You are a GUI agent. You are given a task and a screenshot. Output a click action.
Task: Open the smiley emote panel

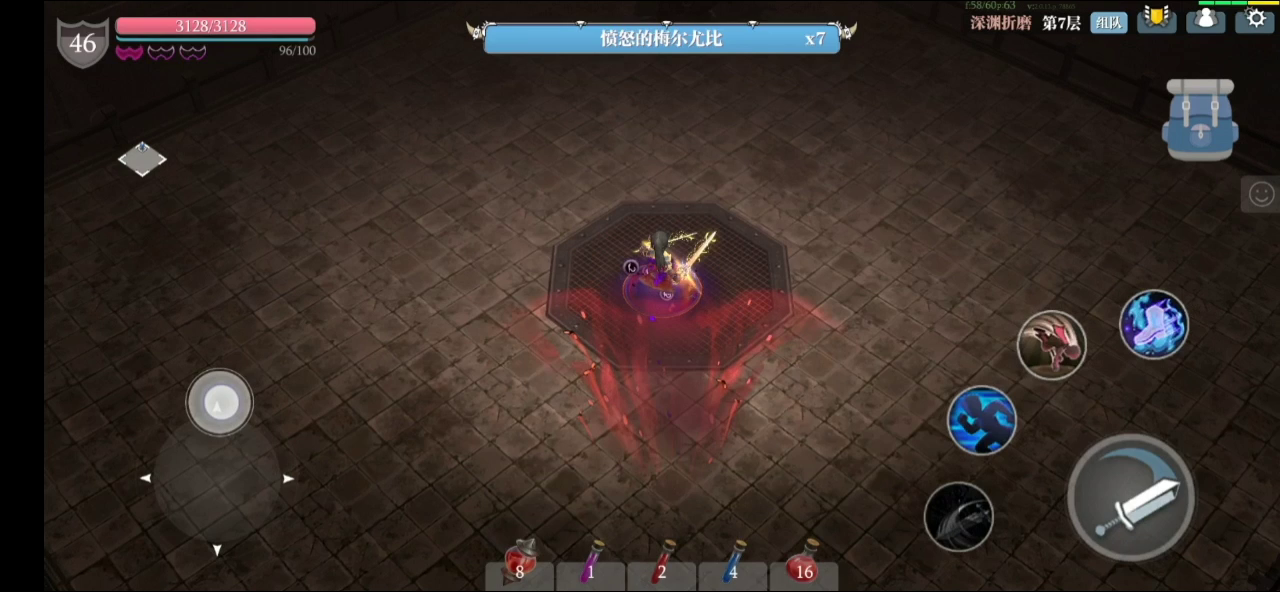click(1262, 193)
